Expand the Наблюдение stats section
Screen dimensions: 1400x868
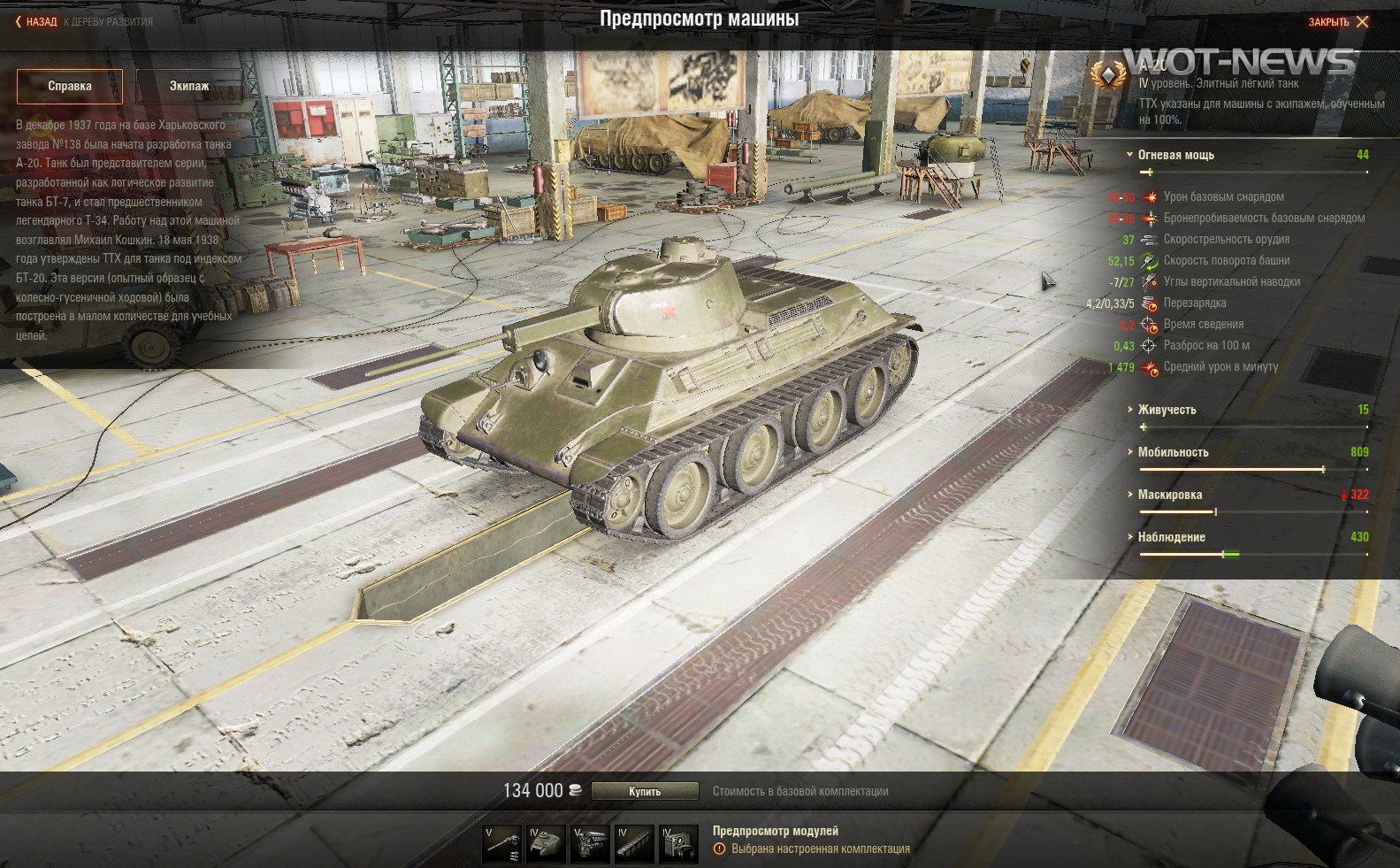1171,537
